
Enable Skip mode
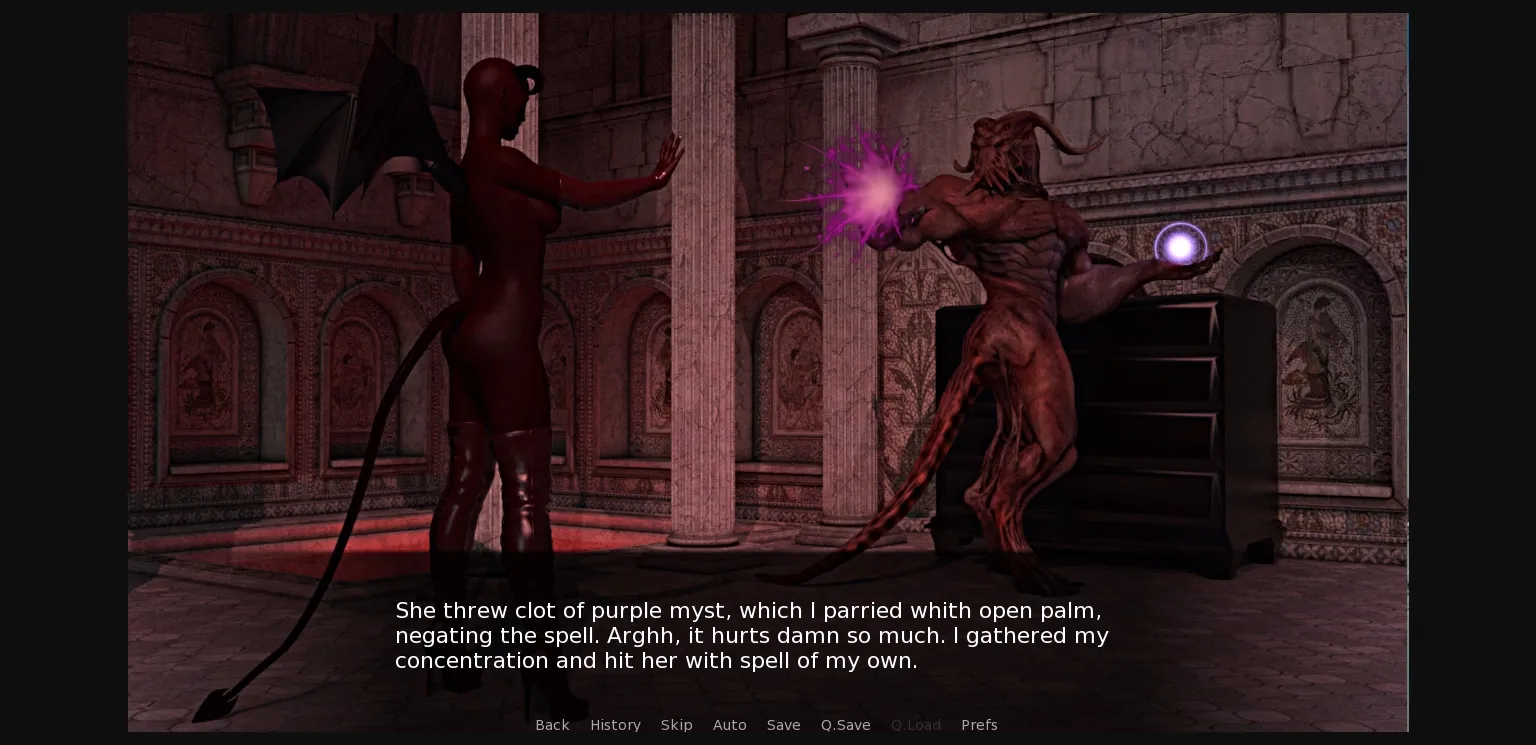pyautogui.click(x=676, y=725)
